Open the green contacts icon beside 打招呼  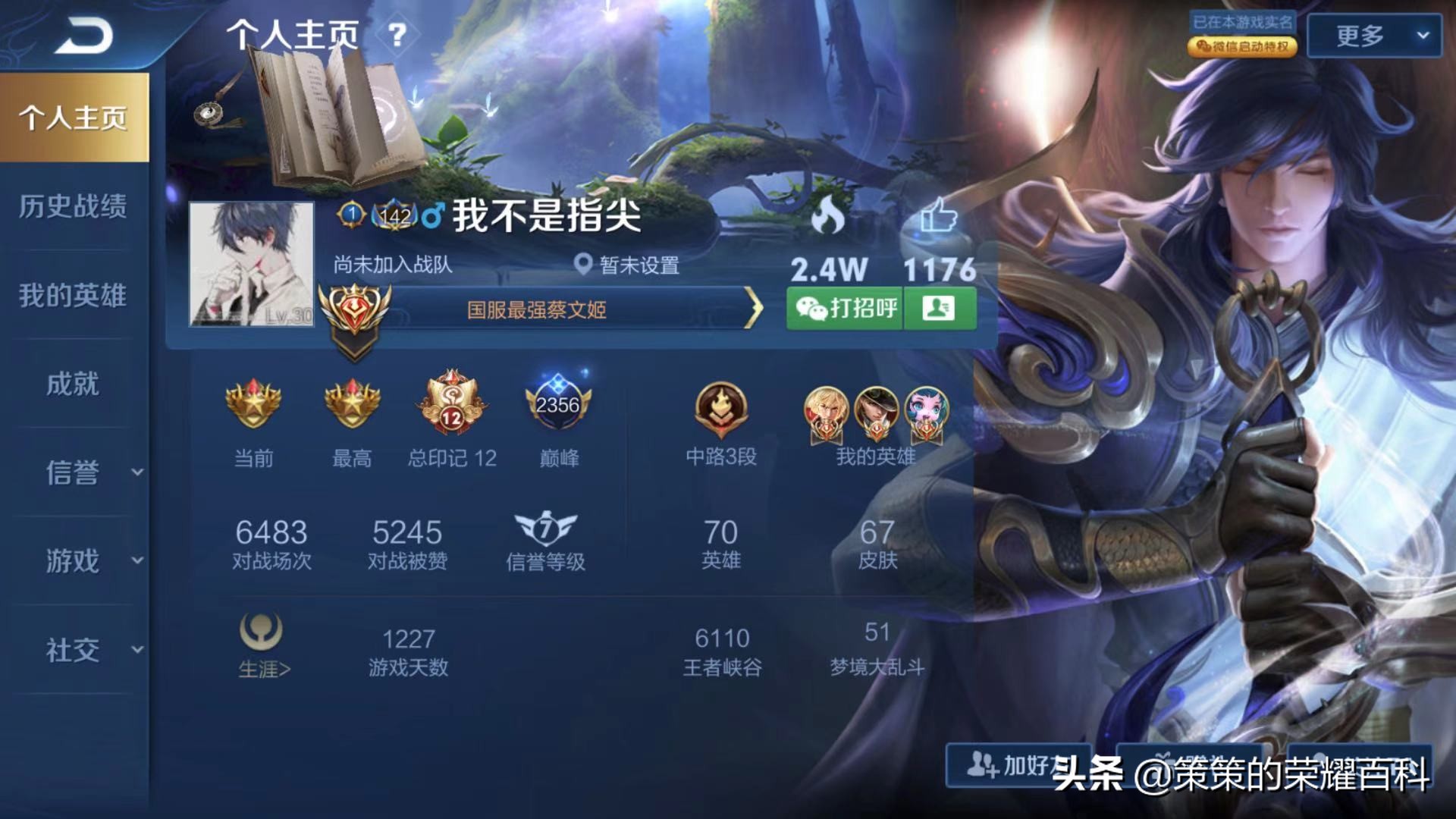pyautogui.click(x=940, y=309)
